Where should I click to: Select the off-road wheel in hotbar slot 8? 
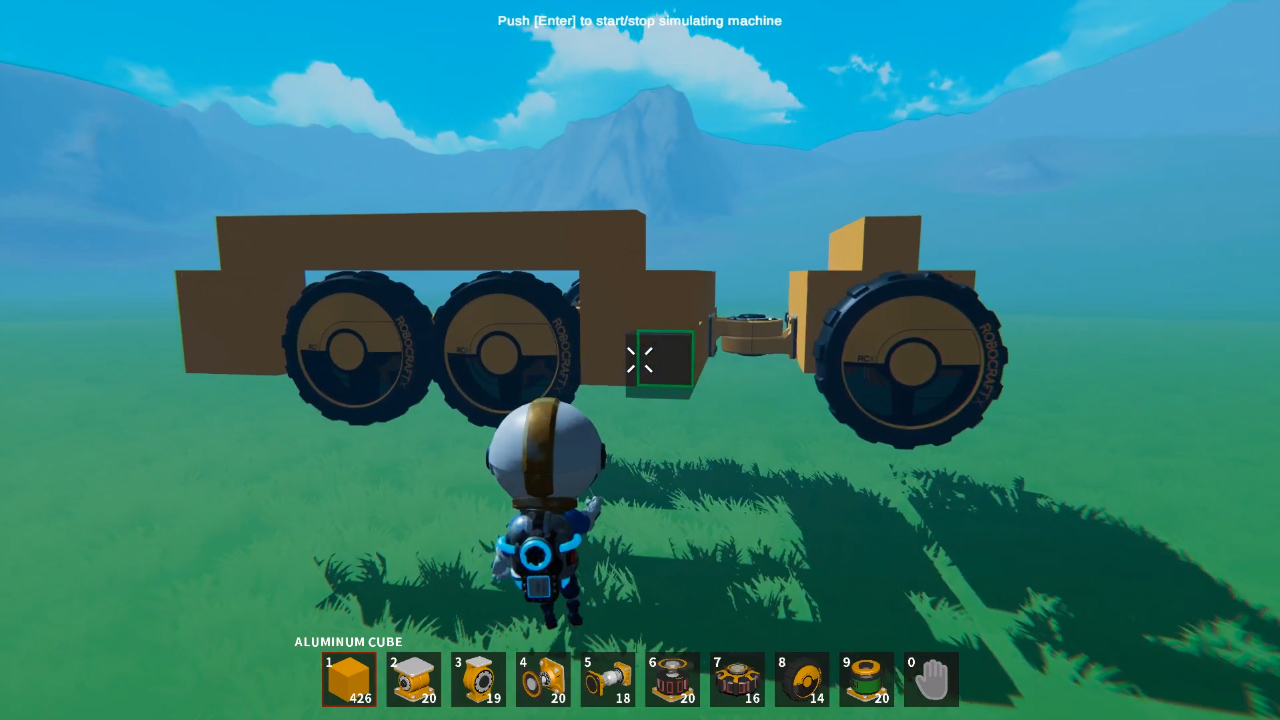[801, 679]
